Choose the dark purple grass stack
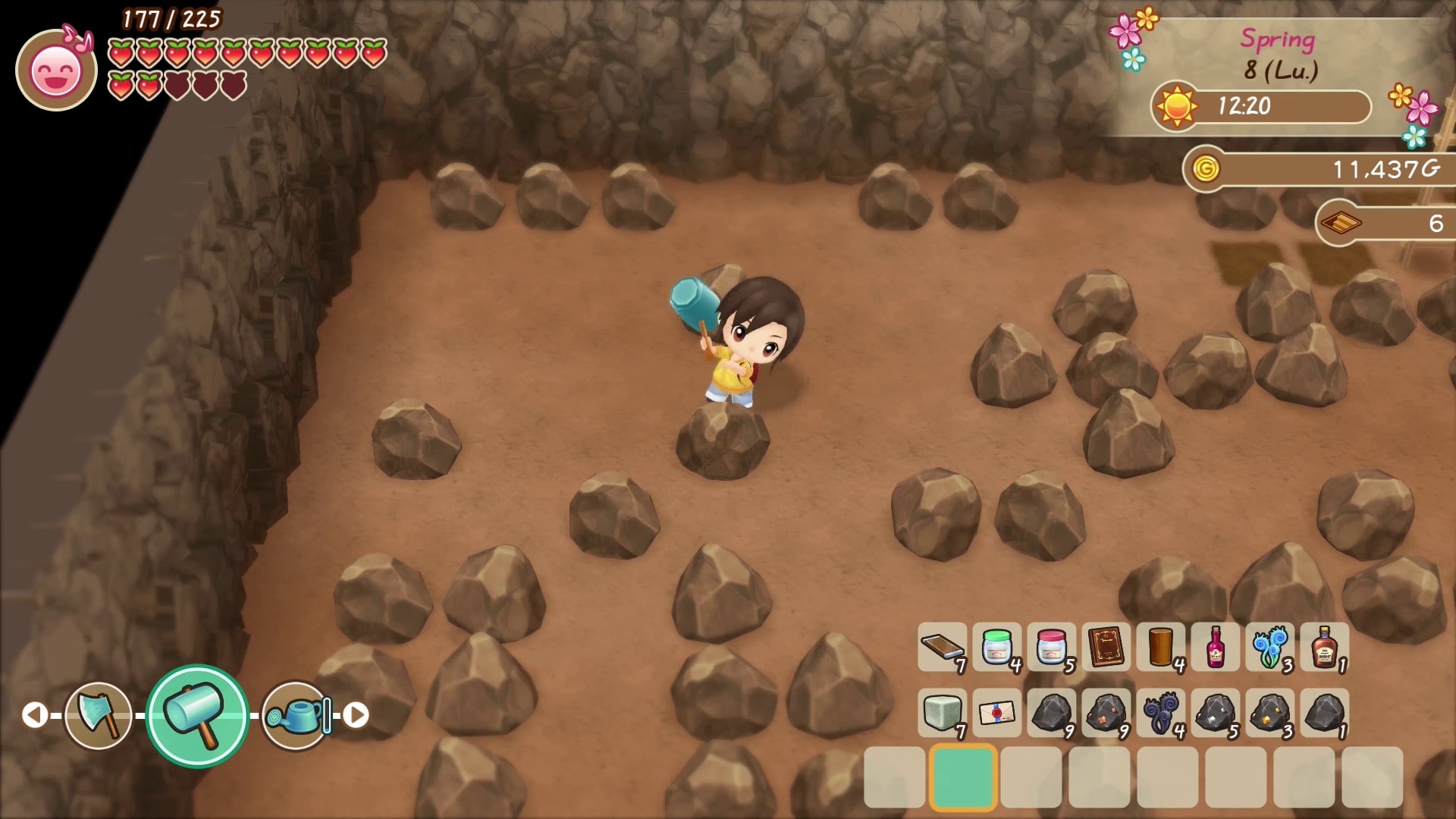The height and width of the screenshot is (819, 1456). tap(1160, 713)
